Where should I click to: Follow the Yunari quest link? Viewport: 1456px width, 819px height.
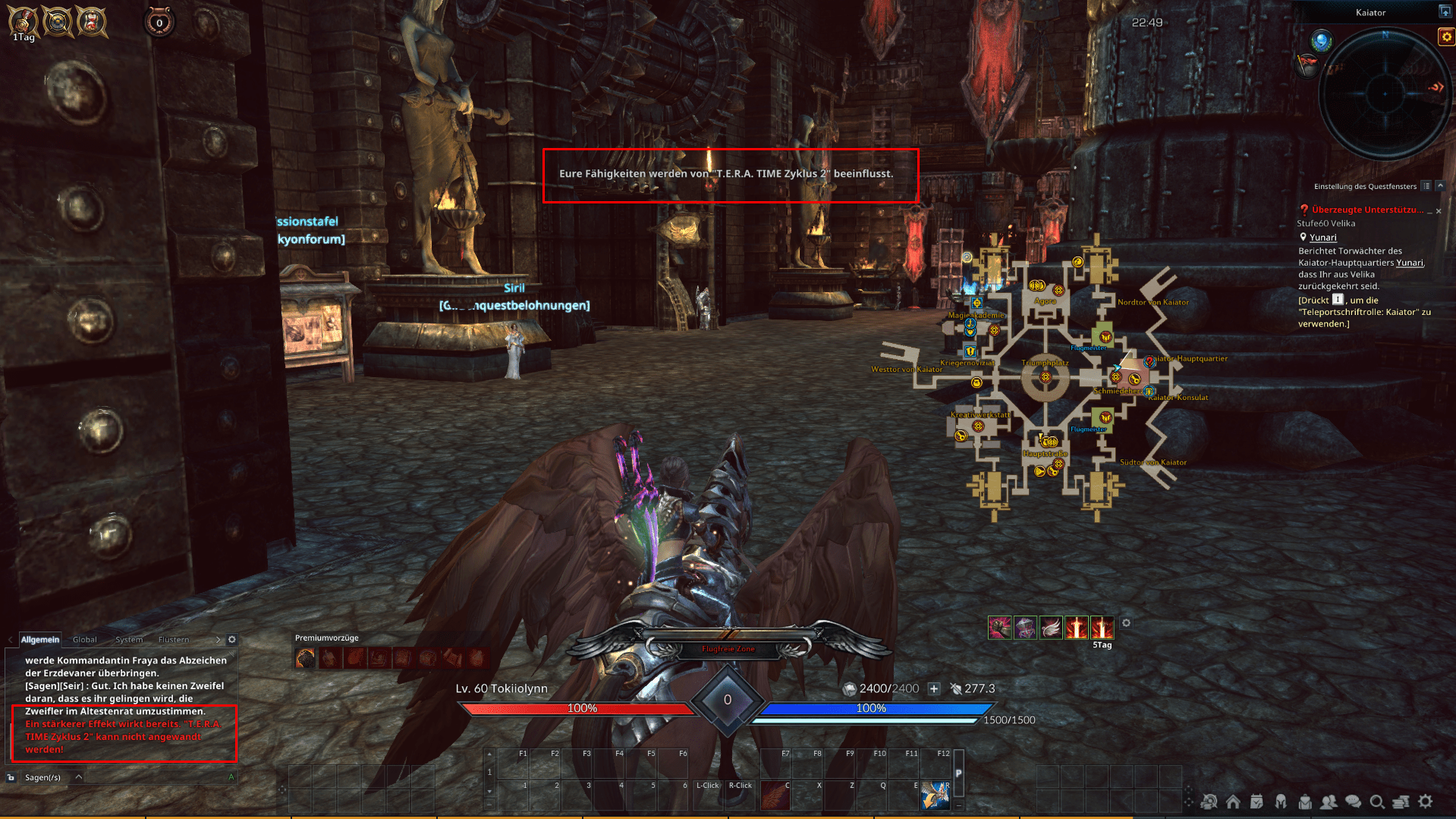[1322, 238]
